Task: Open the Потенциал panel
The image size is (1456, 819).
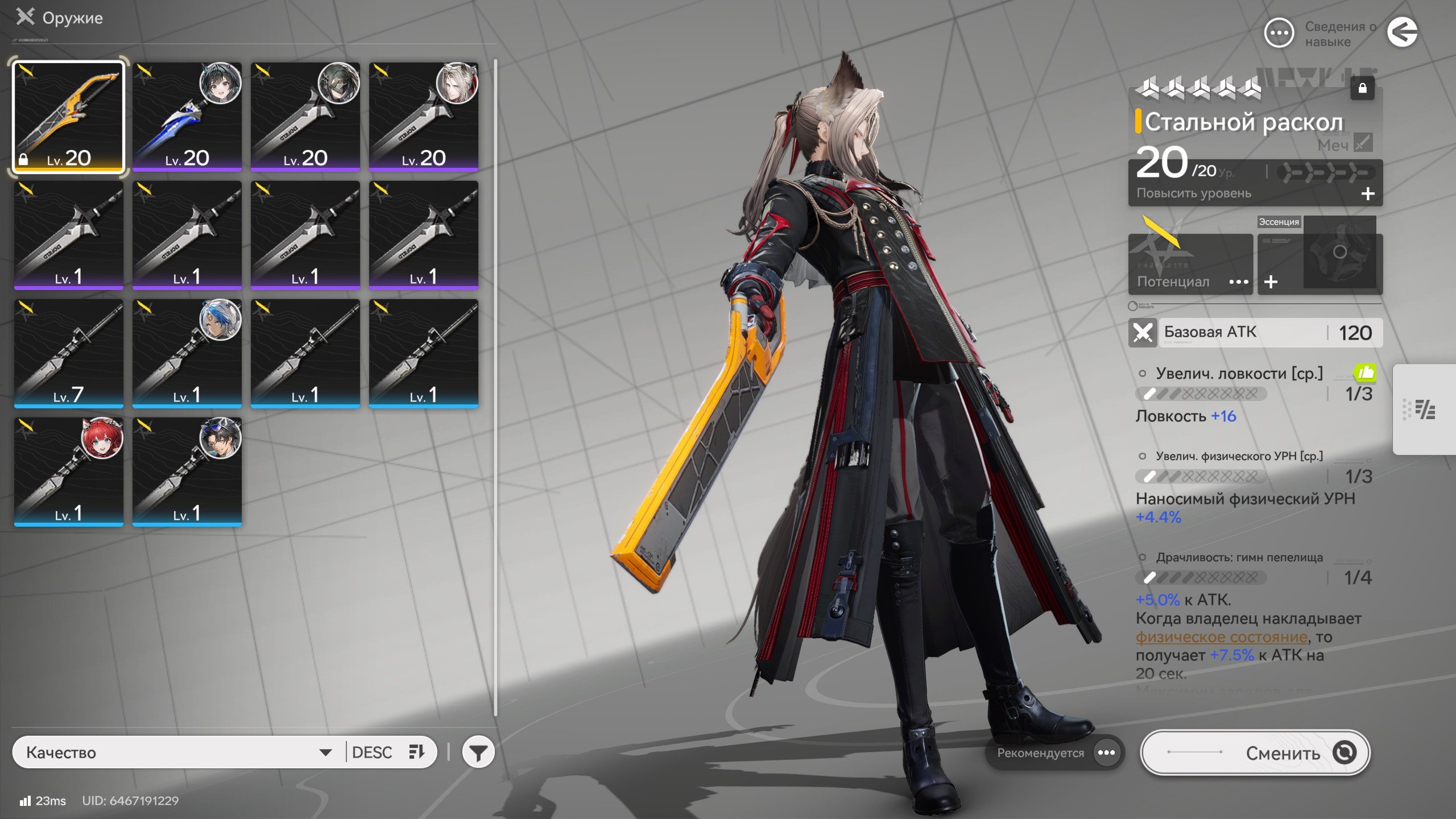Action: click(1190, 265)
